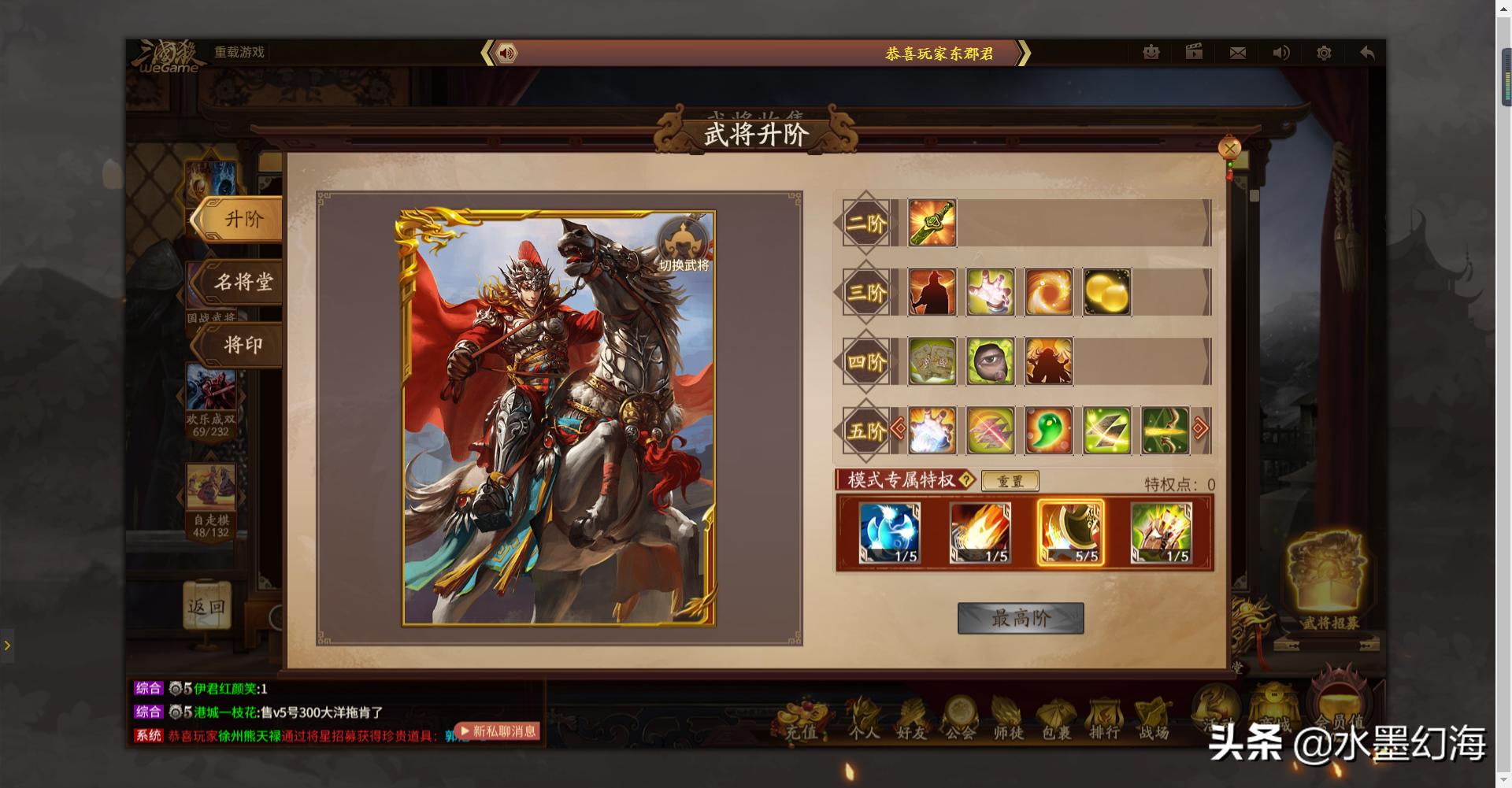Advance the announcement with the right chevron

1025,54
